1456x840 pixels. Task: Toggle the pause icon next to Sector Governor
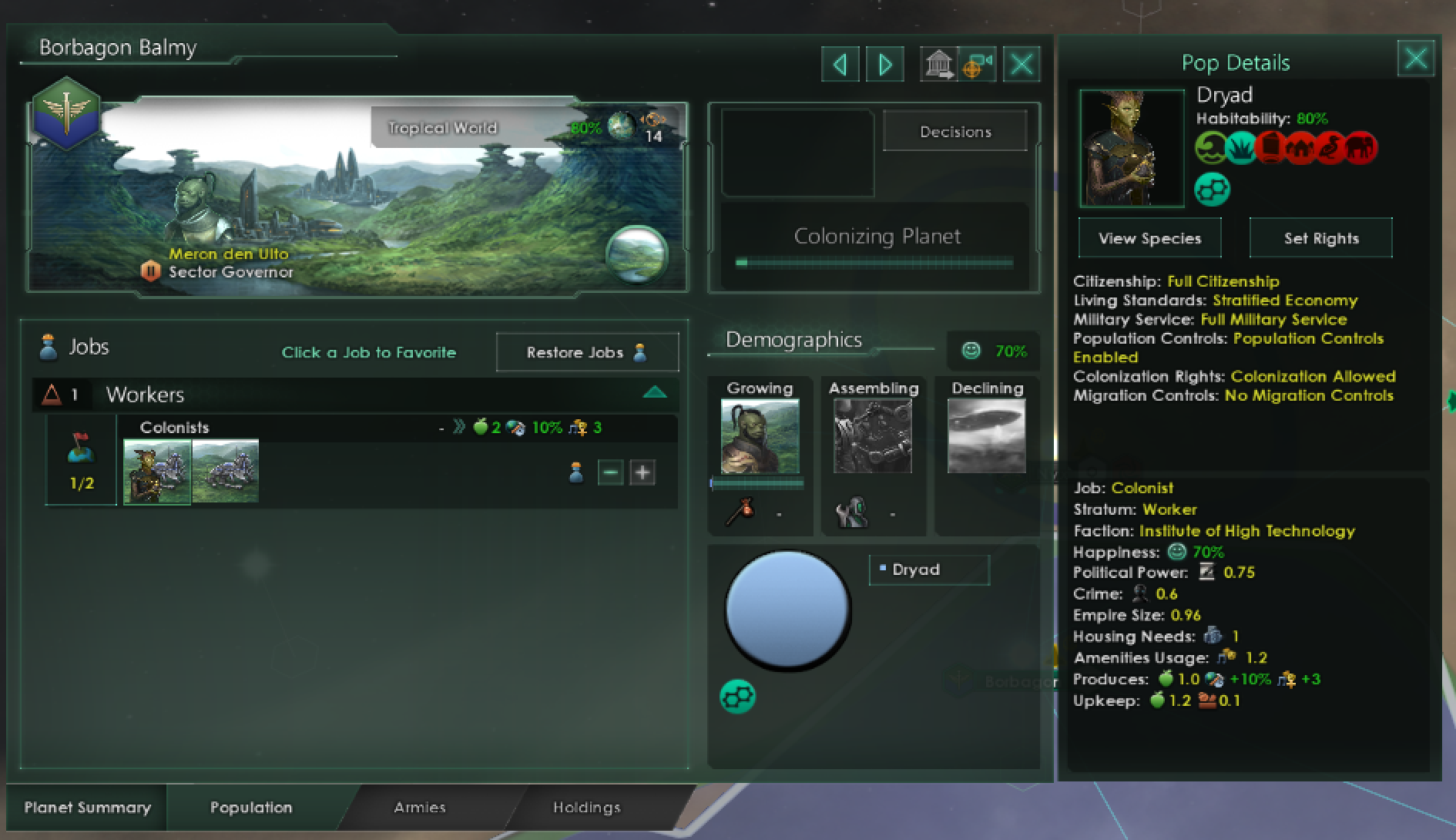151,271
